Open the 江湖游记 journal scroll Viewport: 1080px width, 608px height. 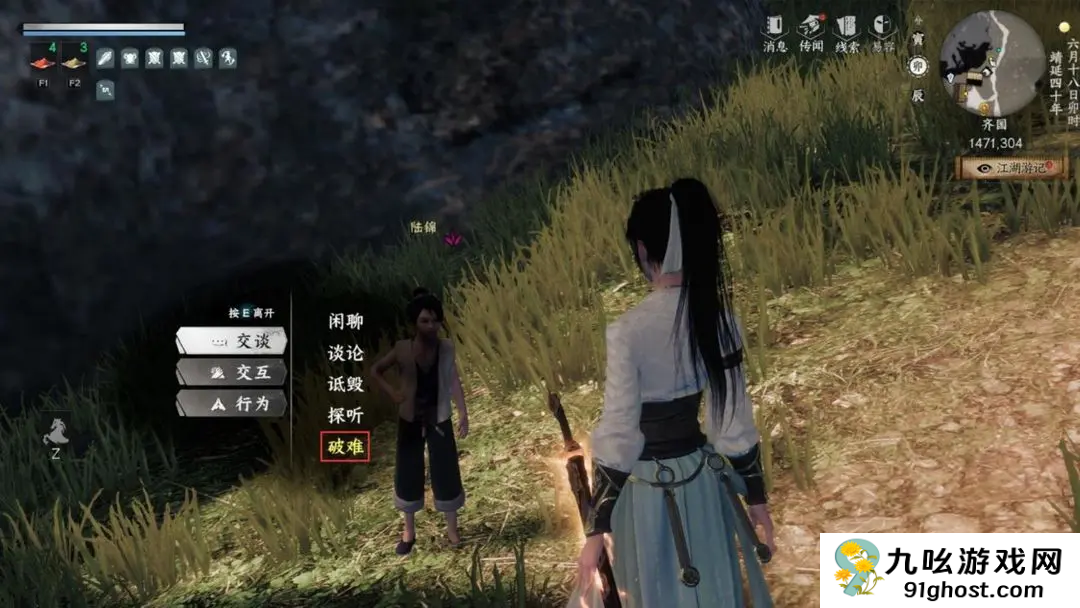(x=1012, y=168)
